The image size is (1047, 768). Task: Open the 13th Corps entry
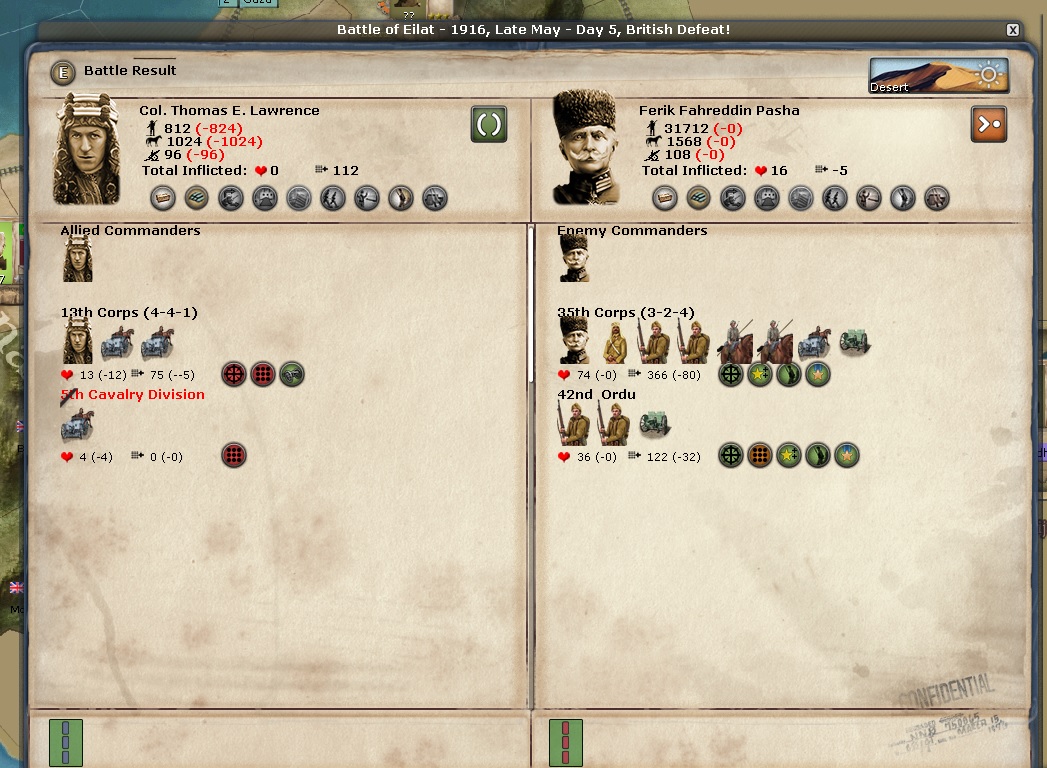pos(129,313)
